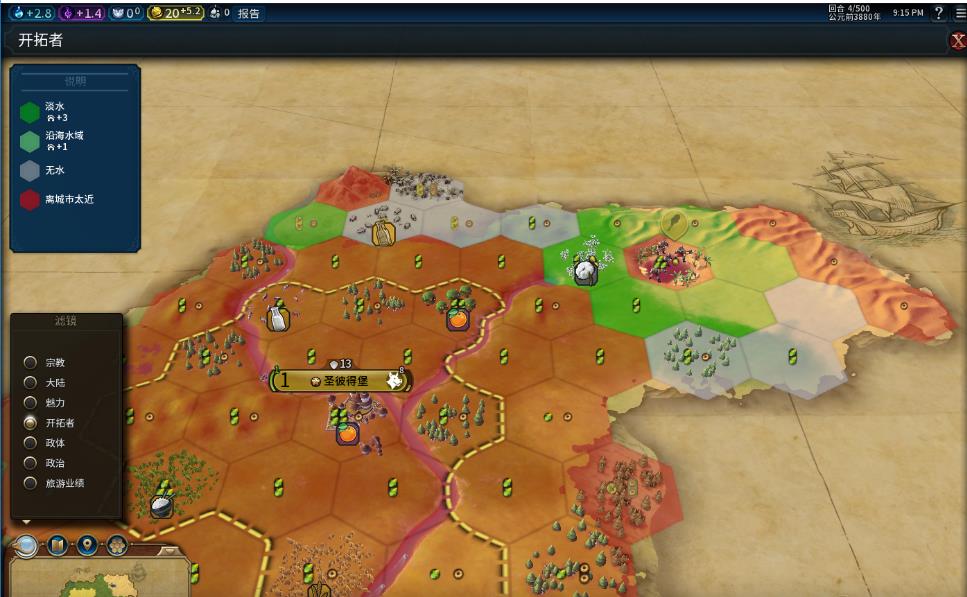This screenshot has width=967, height=597.
Task: Select the 圣彼得堡 city banner
Action: coord(340,381)
